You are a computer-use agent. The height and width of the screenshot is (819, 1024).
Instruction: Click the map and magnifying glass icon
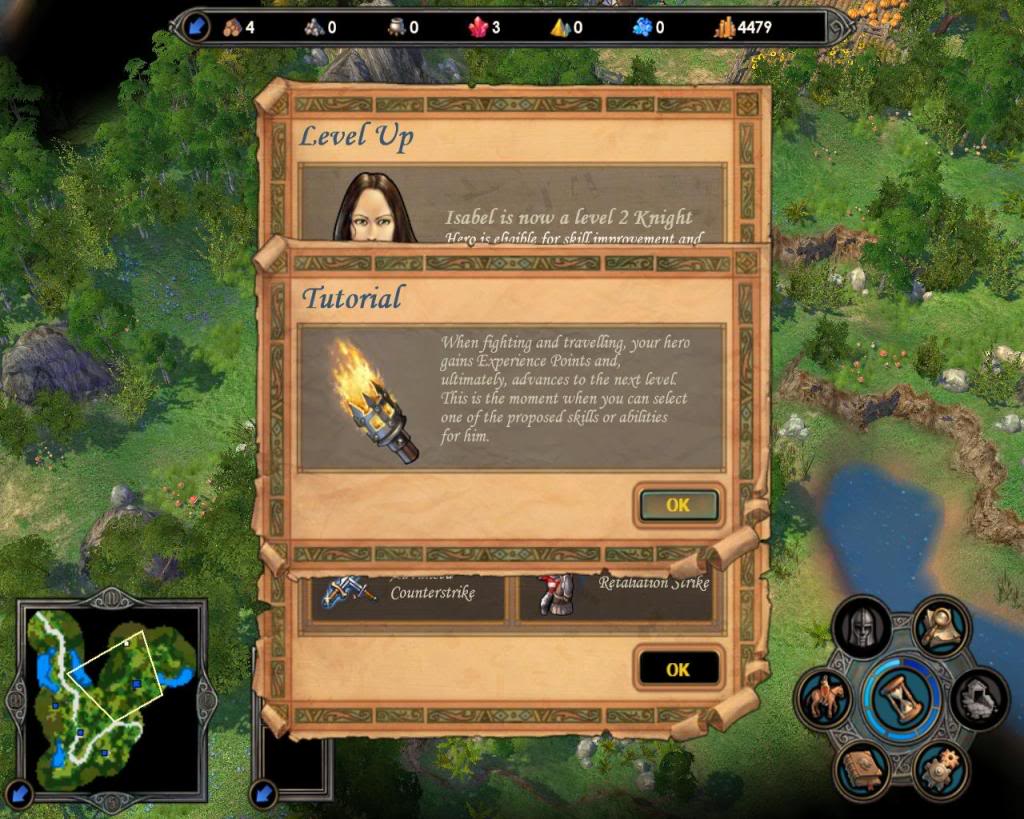941,625
